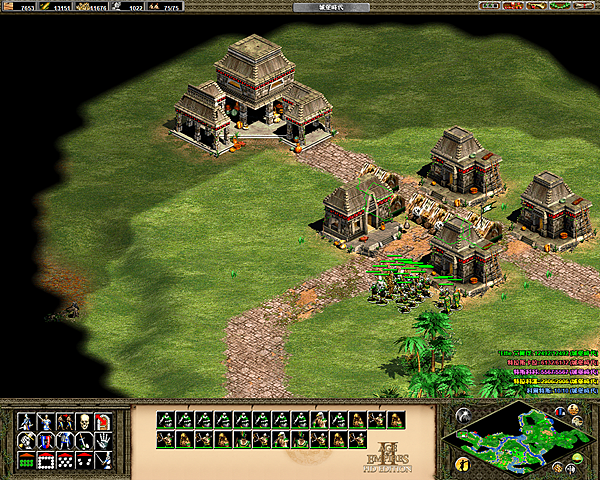Image resolution: width=600 pixels, height=480 pixels.
Task: Click the gold figure button below minimap's left
Action: (462, 463)
